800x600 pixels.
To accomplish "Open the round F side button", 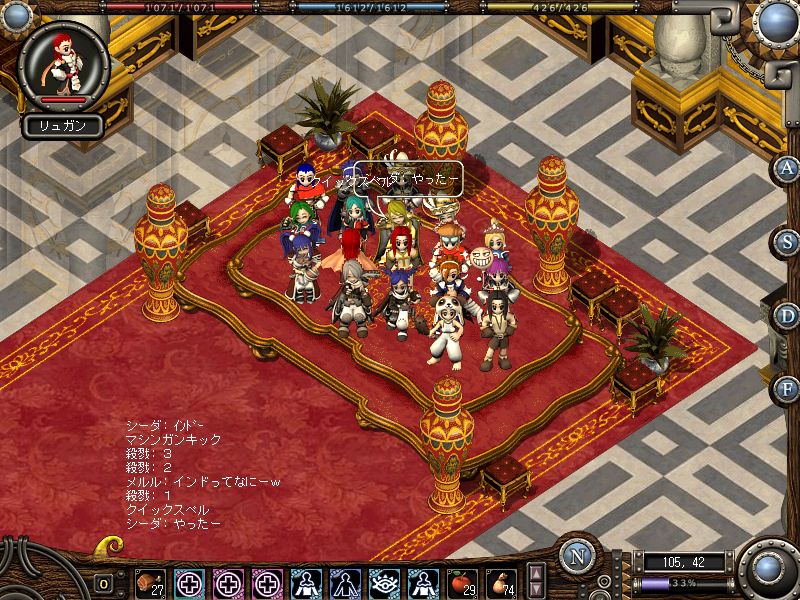I will pyautogui.click(x=788, y=387).
